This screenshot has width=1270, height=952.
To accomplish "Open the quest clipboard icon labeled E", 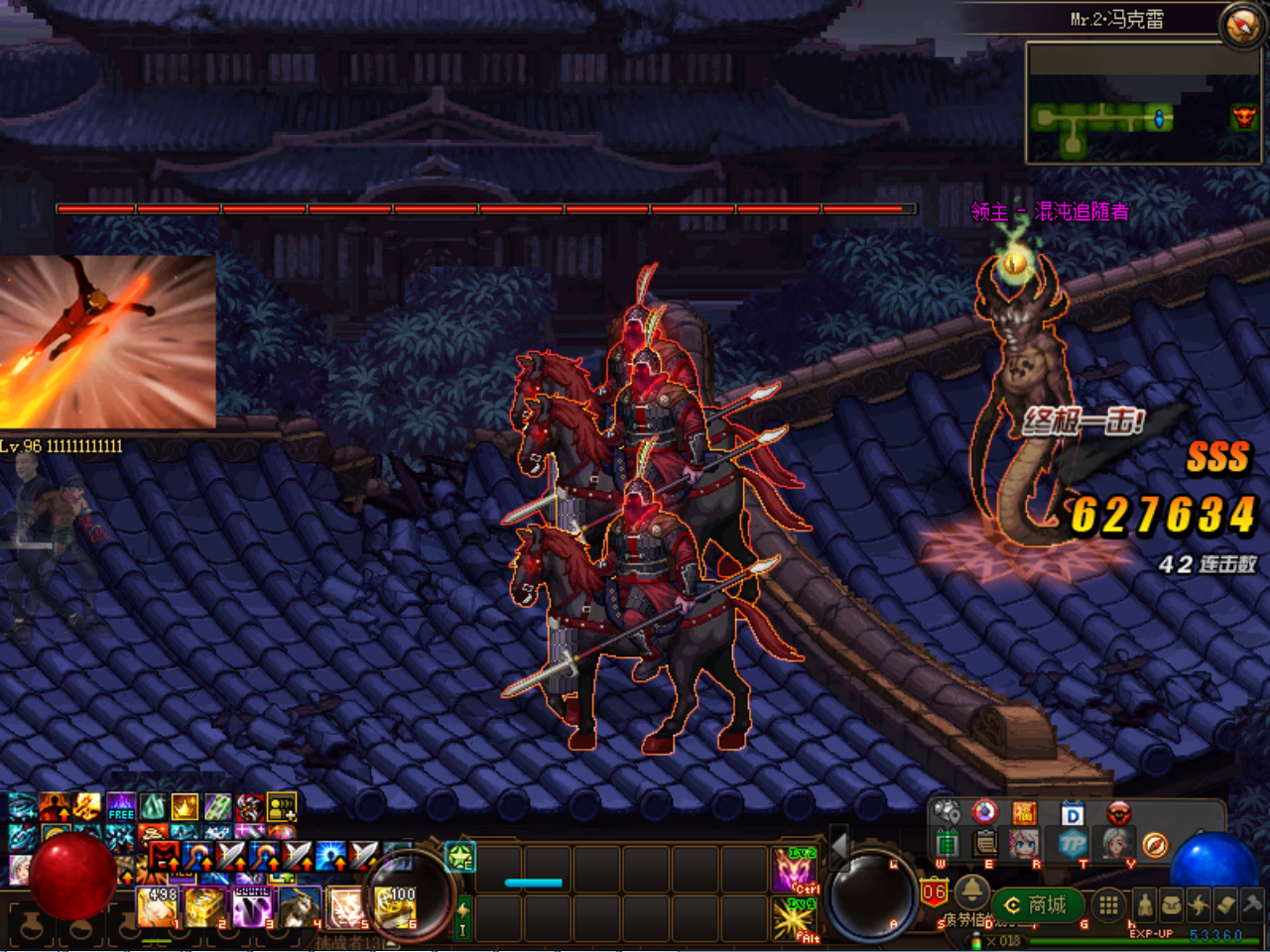I will (x=983, y=843).
